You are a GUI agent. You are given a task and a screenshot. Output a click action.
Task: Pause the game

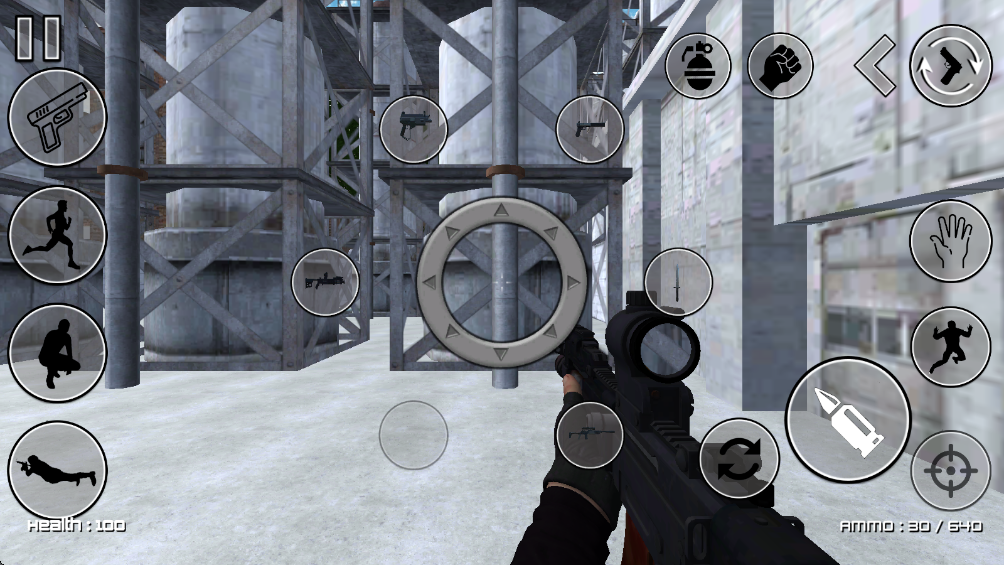point(38,38)
